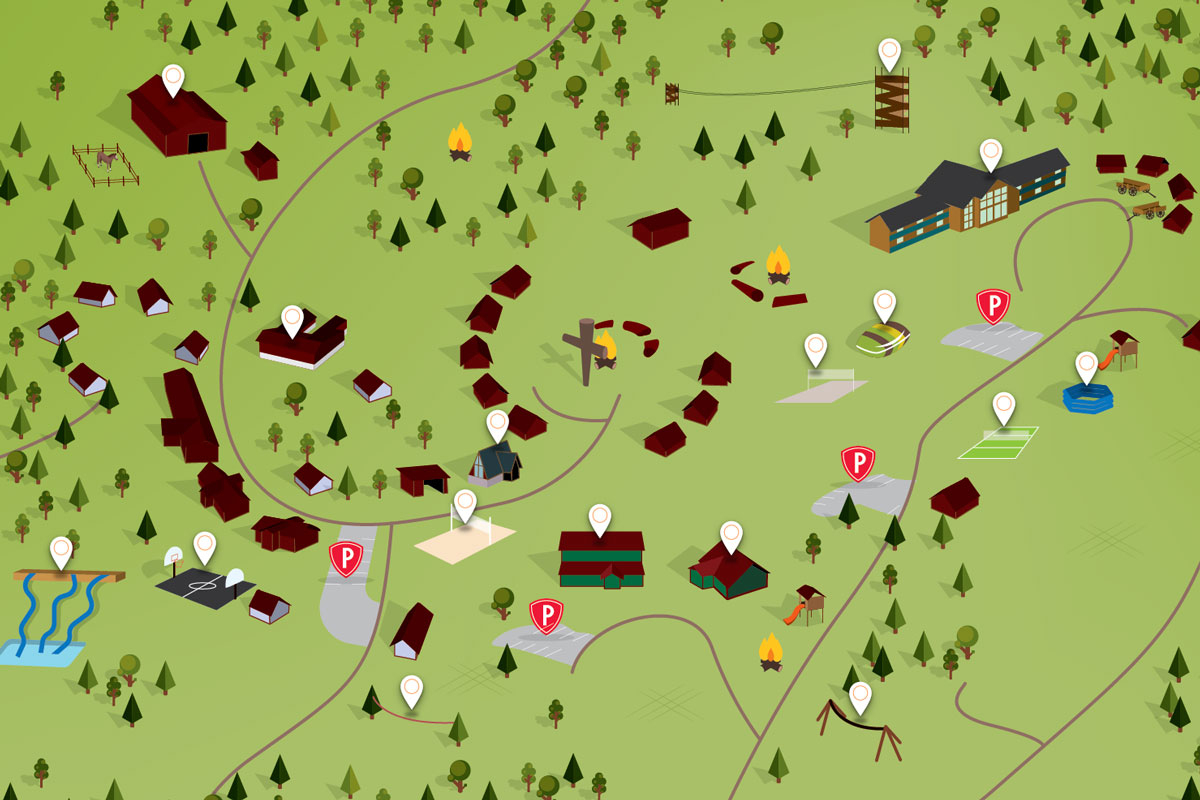Click the parking marker beside the dark red cabin
The width and height of the screenshot is (1200, 800).
pyautogui.click(x=858, y=463)
